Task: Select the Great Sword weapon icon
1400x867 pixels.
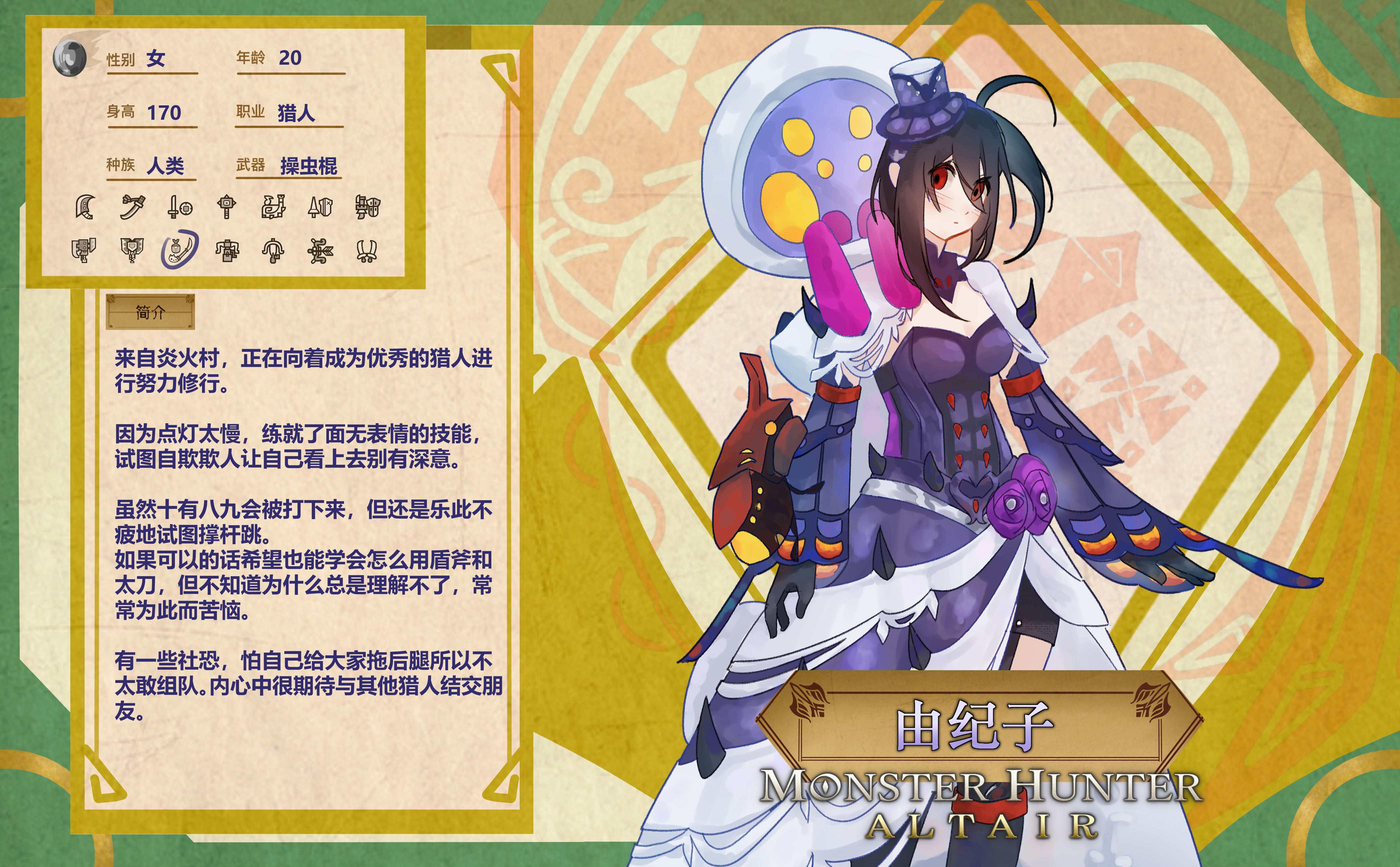Action: 85,206
